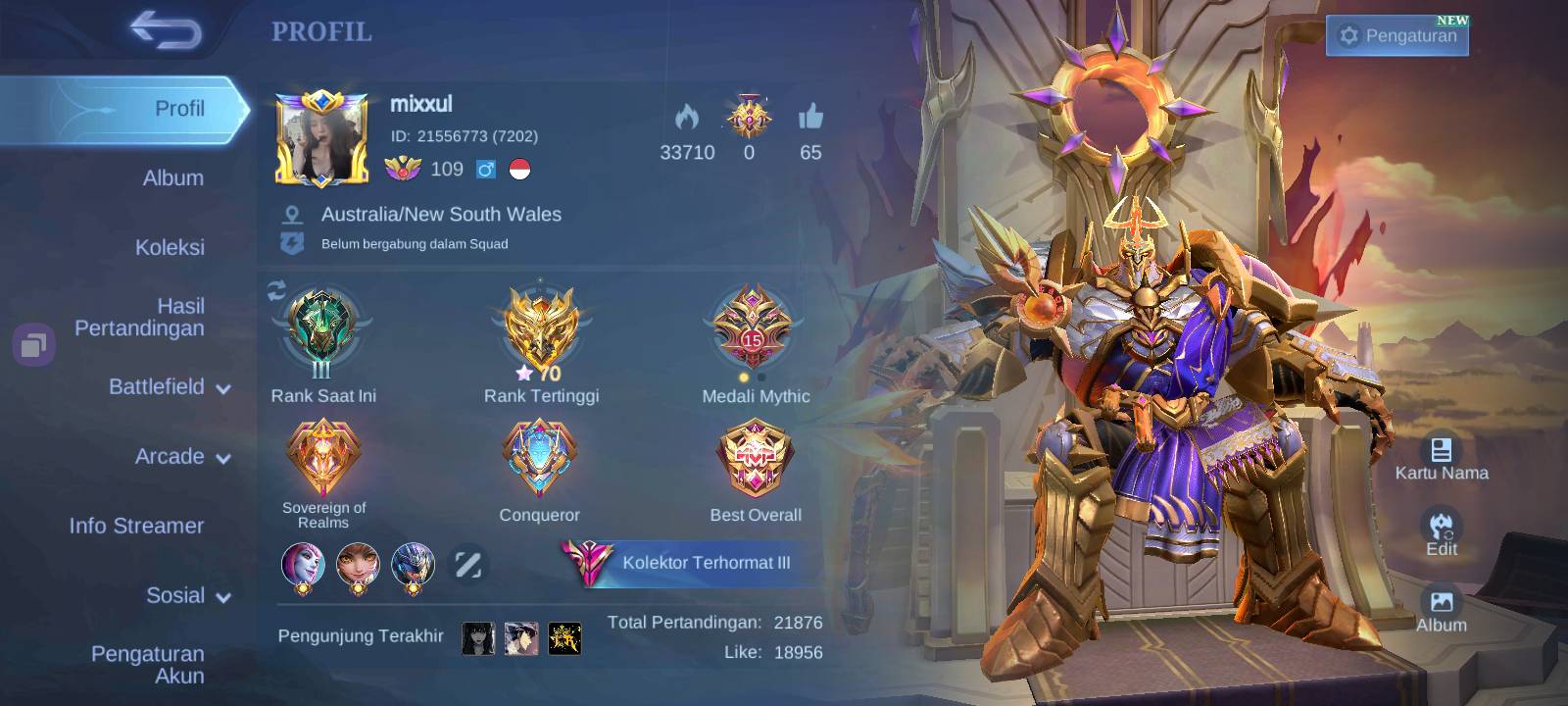
Task: Switch to the Album tab
Action: click(172, 177)
